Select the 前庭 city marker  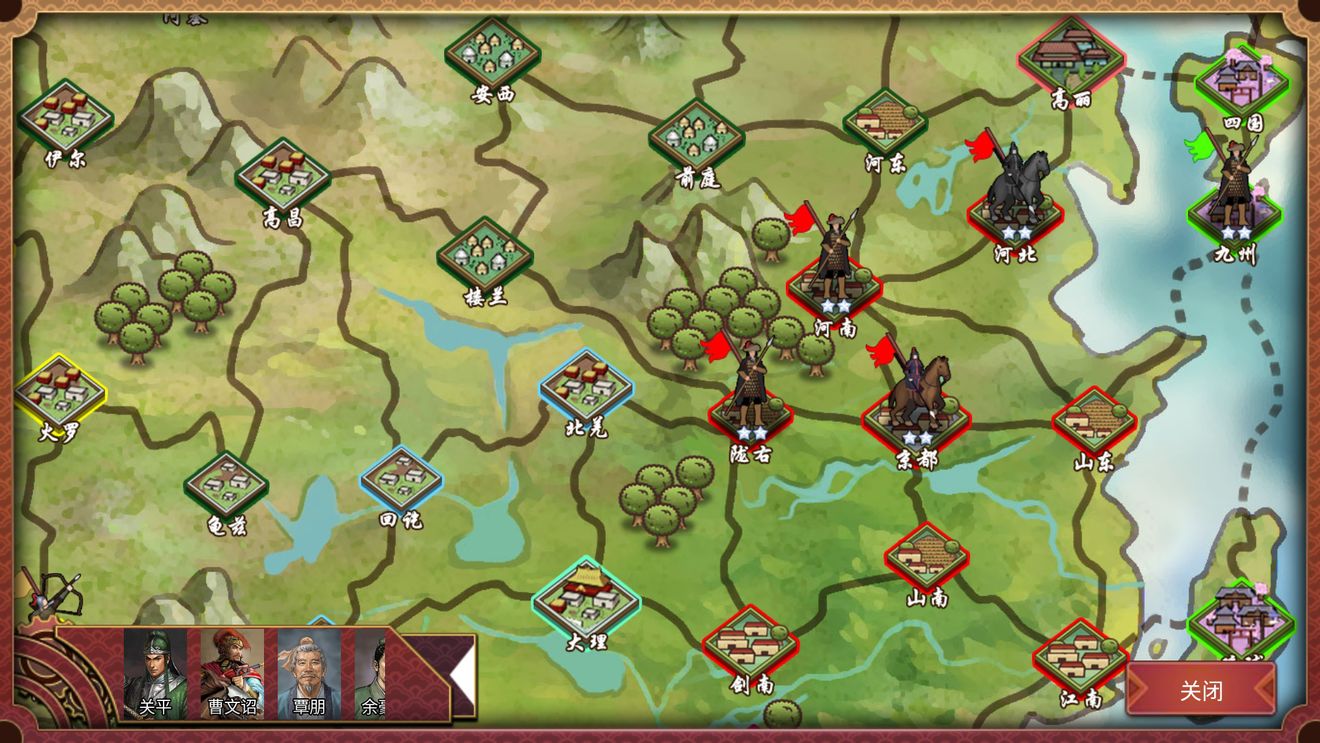[697, 136]
